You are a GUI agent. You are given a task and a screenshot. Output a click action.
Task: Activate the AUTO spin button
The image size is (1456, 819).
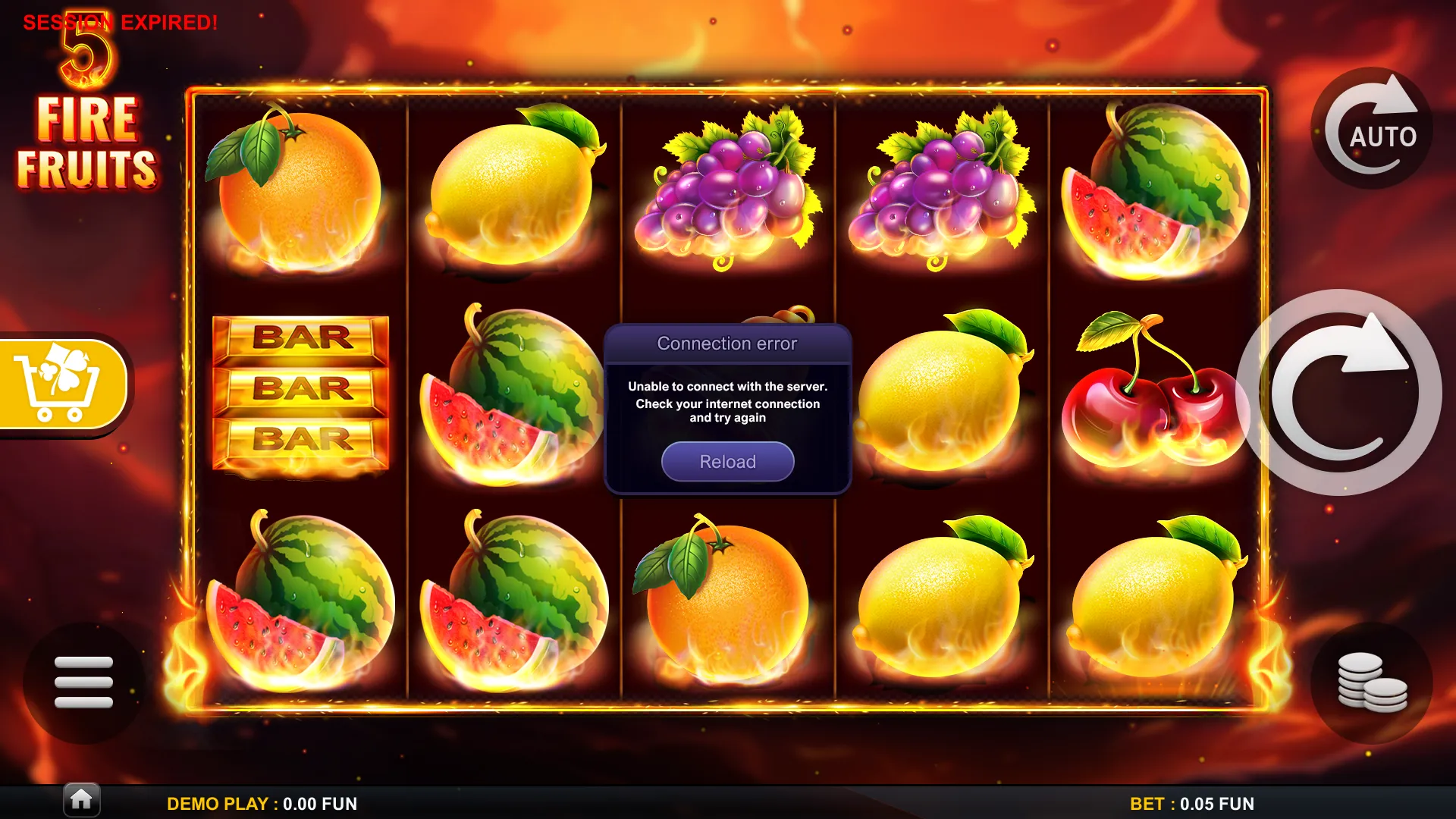[x=1372, y=129]
